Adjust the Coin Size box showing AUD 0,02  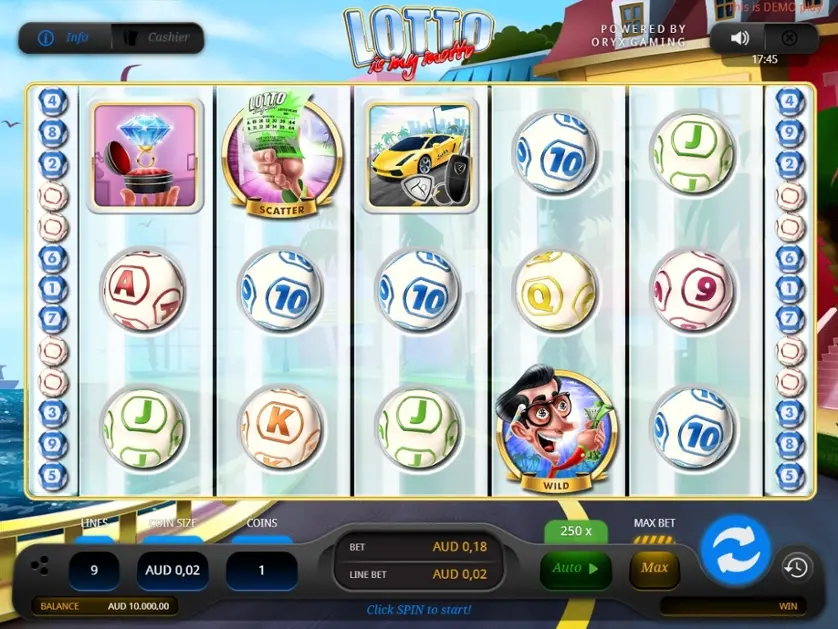pyautogui.click(x=173, y=570)
